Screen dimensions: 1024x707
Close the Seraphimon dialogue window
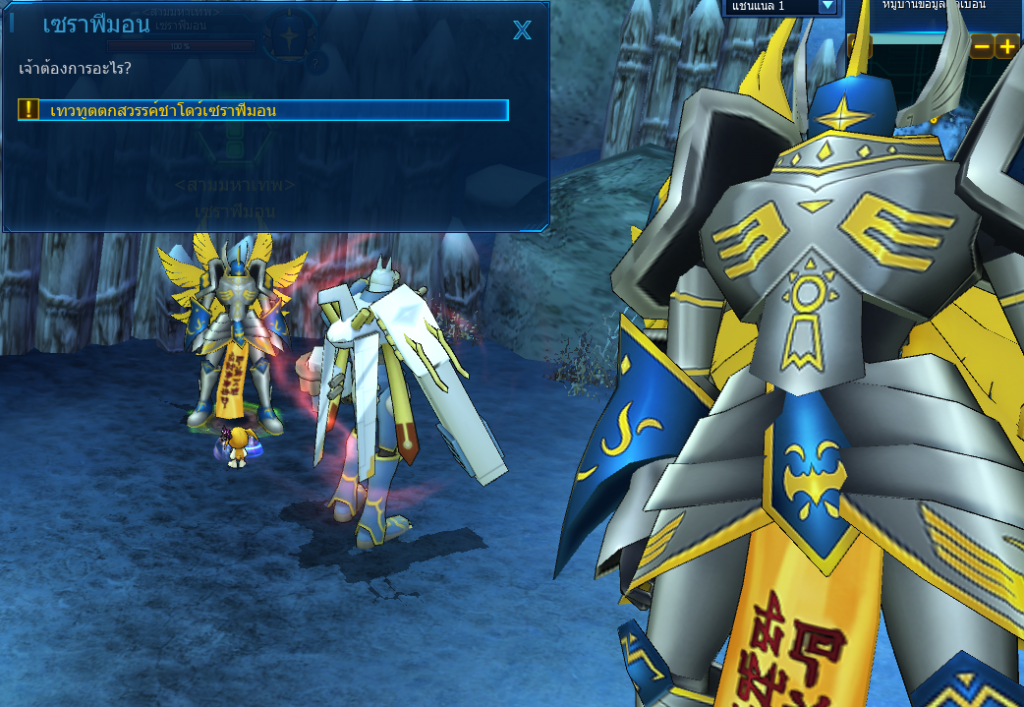[x=522, y=30]
